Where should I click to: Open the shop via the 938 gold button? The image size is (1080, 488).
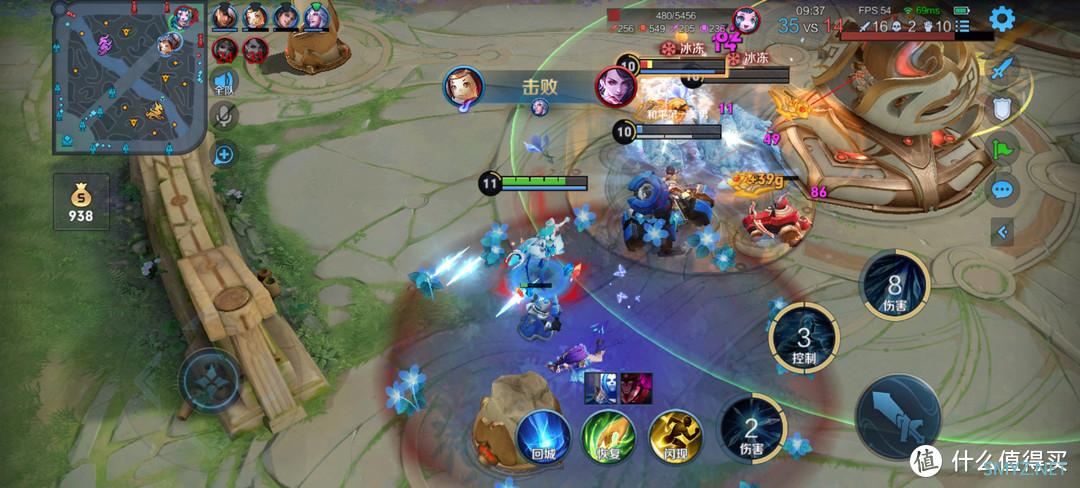tap(81, 202)
